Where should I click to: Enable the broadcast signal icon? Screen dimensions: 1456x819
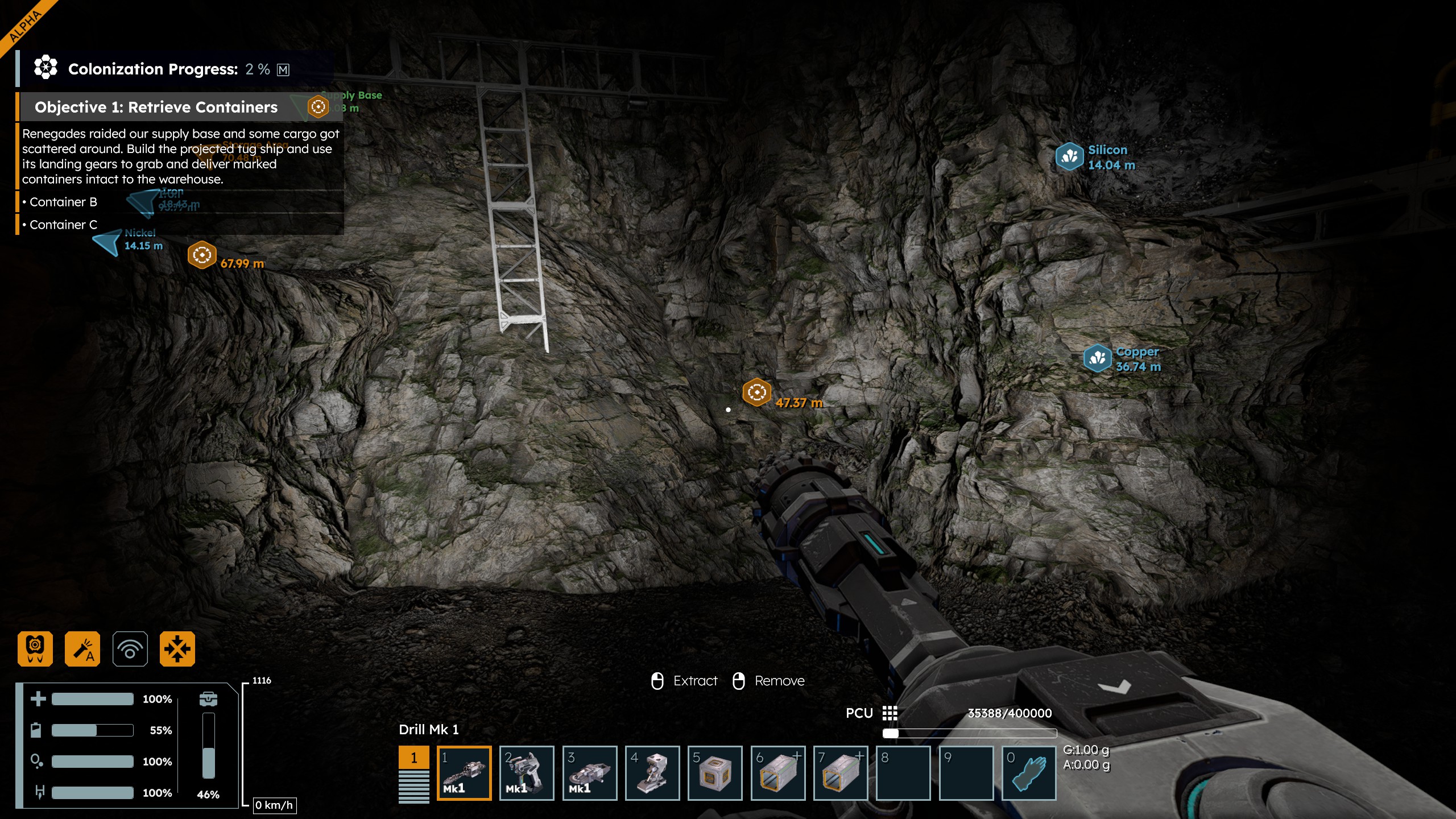click(130, 648)
